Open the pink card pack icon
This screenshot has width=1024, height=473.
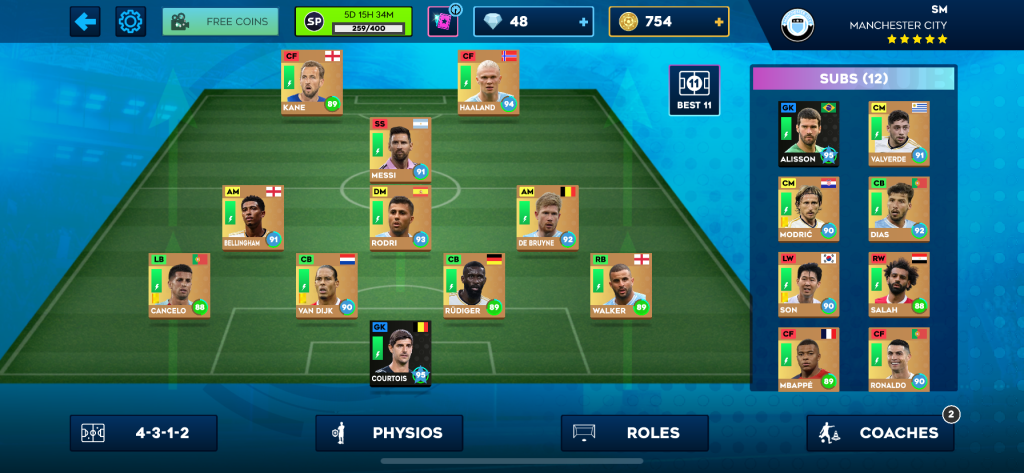click(x=443, y=21)
